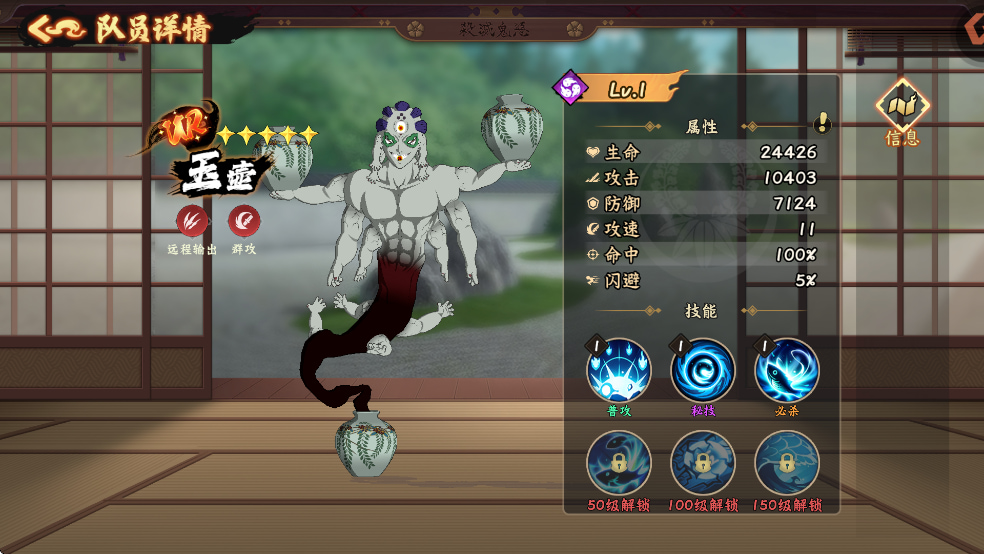Click the 群攻 area attack badge
Image resolution: width=984 pixels, height=554 pixels.
[x=244, y=221]
